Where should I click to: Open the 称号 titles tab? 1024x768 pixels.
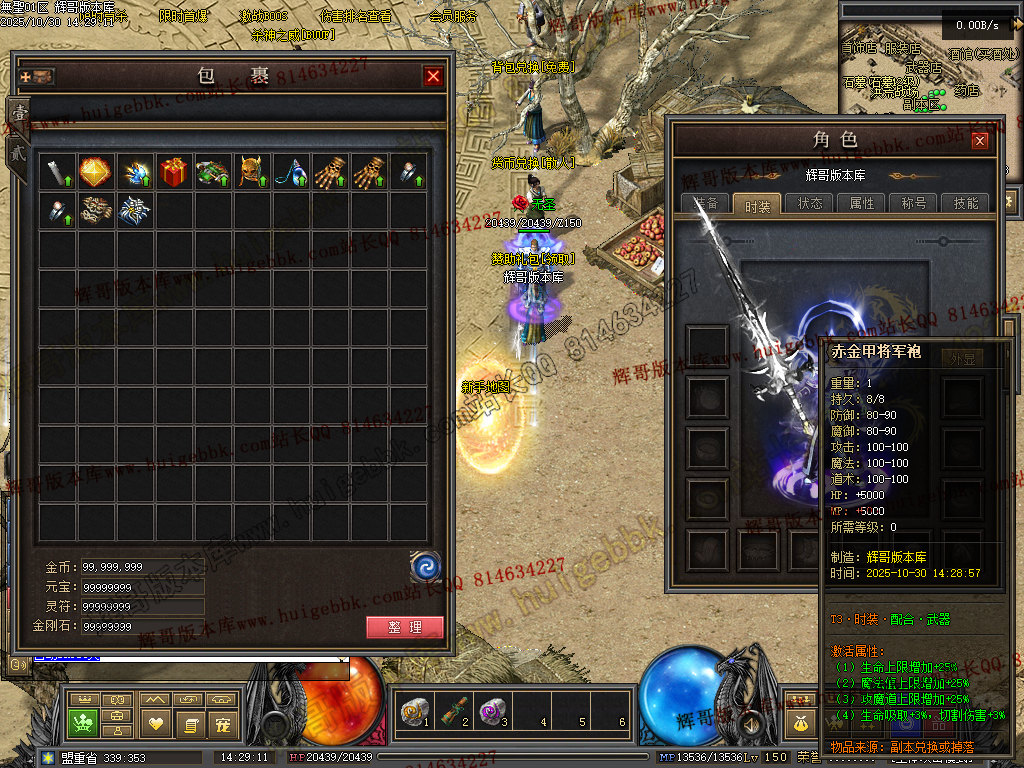[914, 203]
